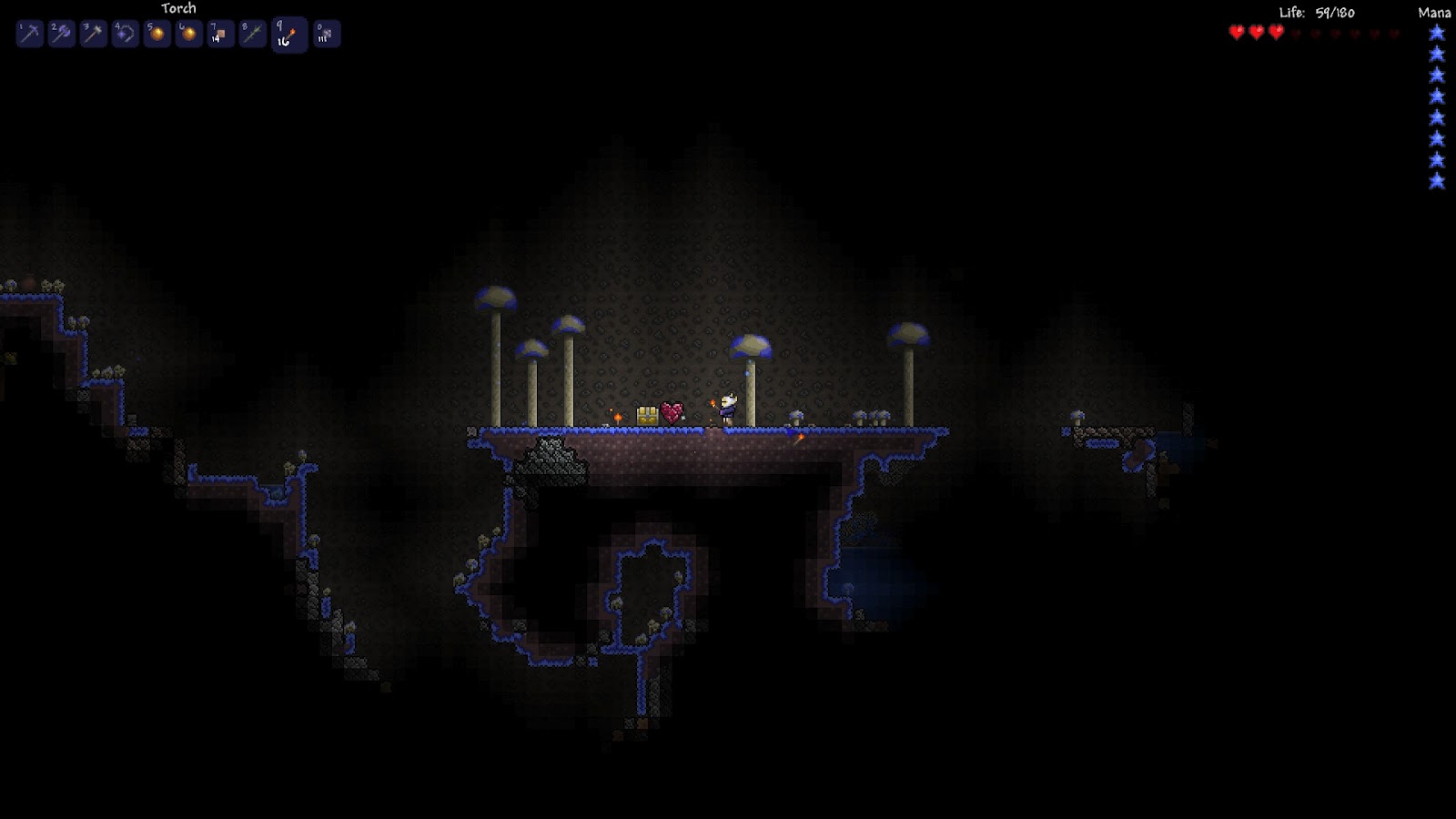Viewport: 1456px width, 819px height.
Task: Select the dirt blocks in hotbar slot 7
Action: click(220, 34)
